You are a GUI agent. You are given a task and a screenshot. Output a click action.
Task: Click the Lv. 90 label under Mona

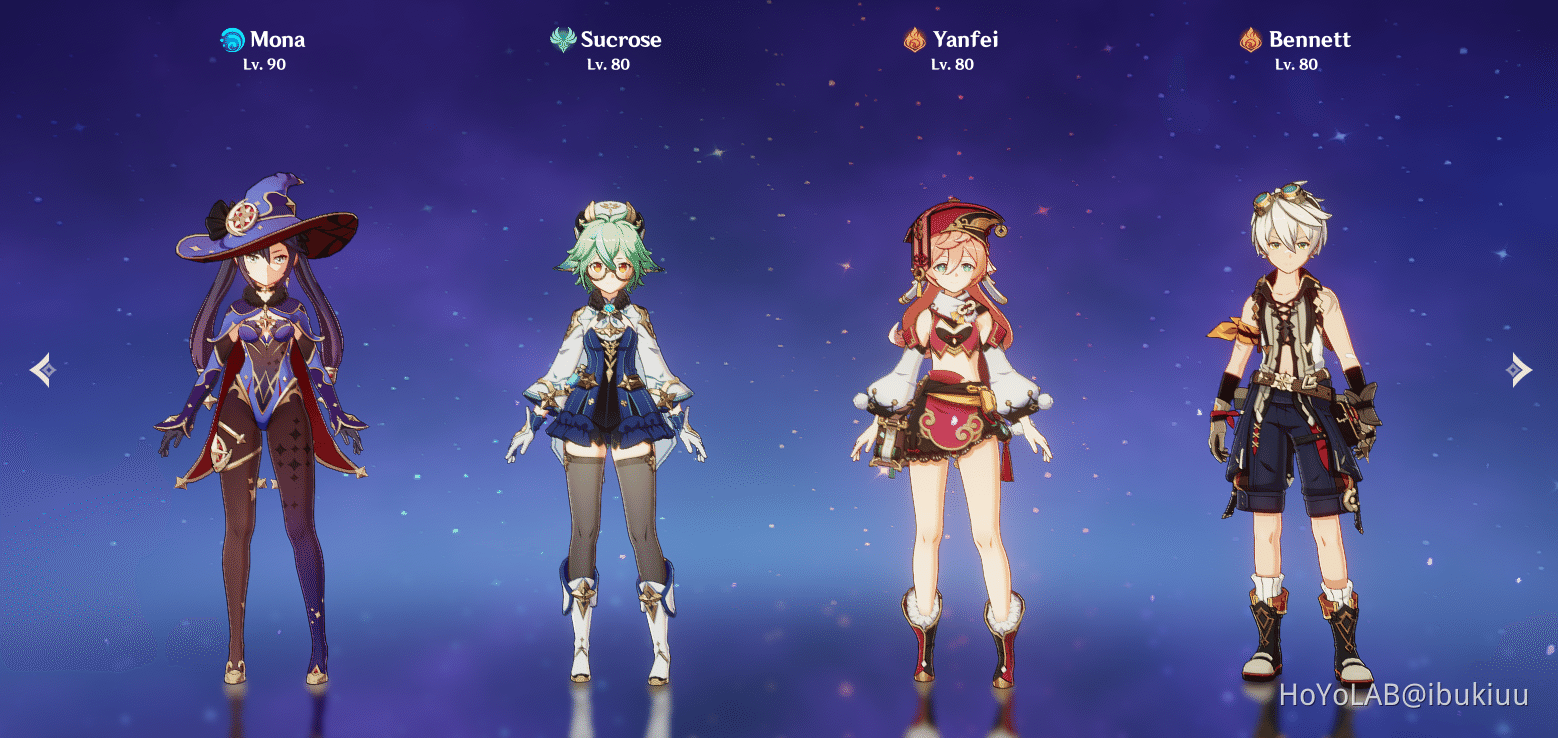(264, 64)
